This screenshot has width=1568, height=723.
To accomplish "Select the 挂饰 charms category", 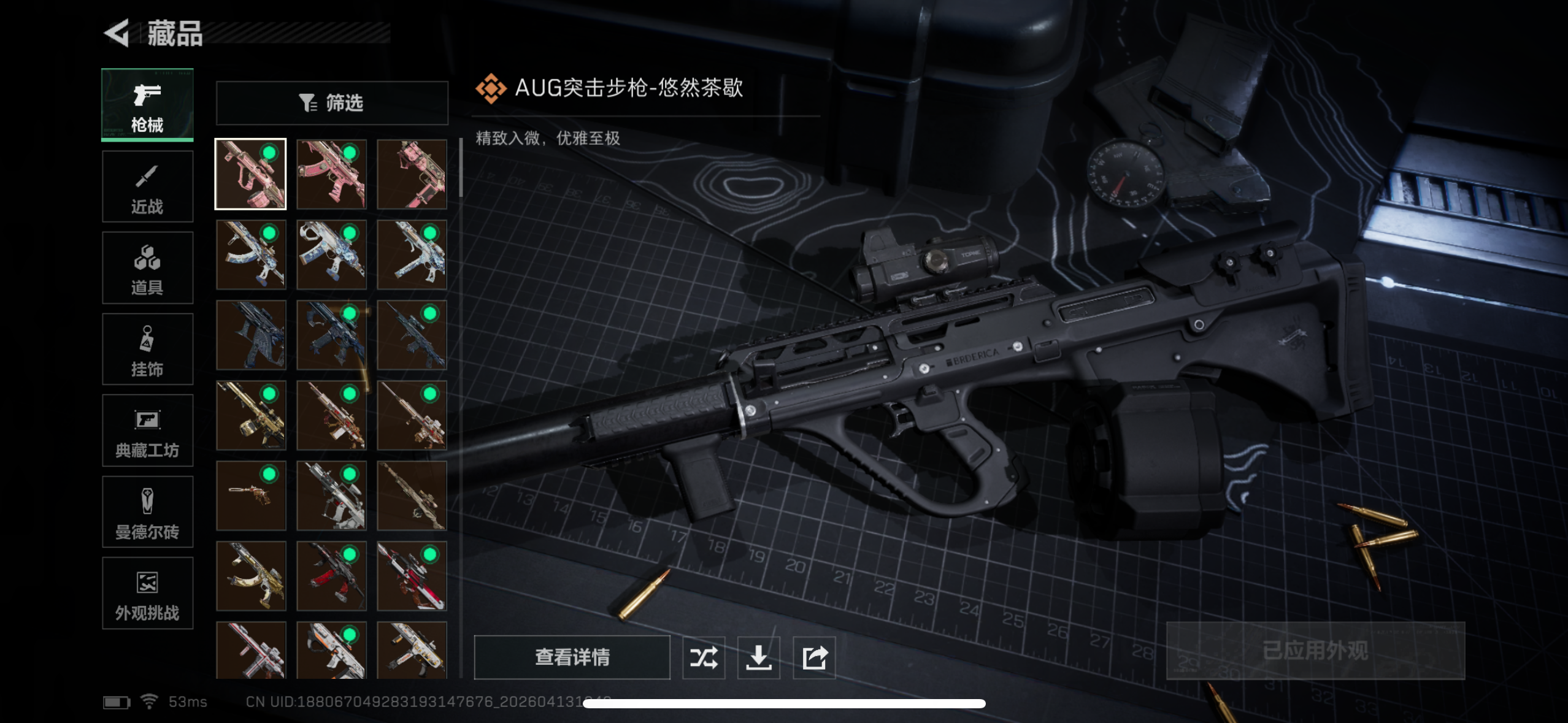I will [147, 350].
